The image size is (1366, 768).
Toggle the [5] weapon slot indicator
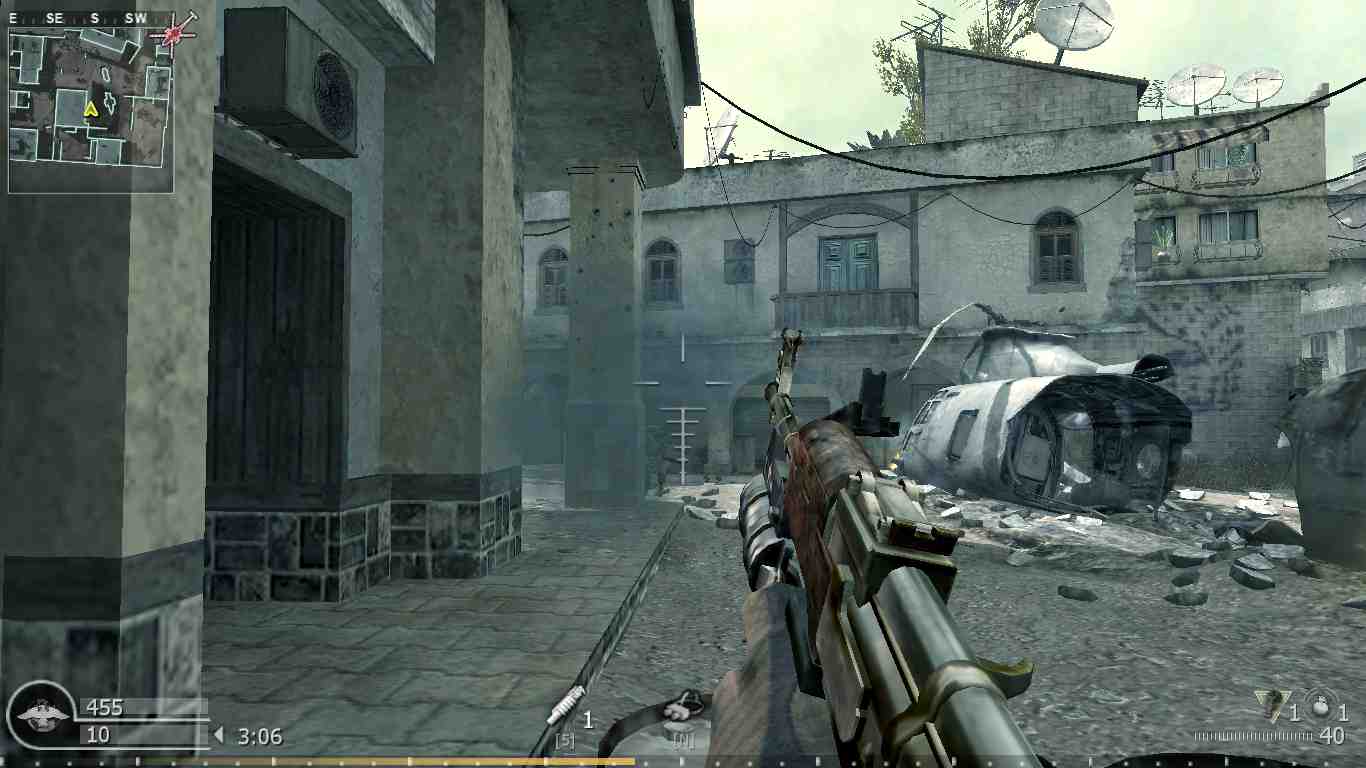pyautogui.click(x=563, y=739)
